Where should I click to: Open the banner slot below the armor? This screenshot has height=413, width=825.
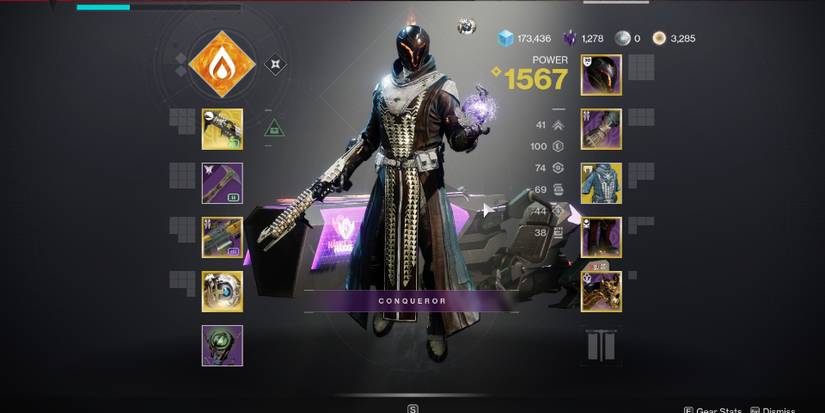[x=601, y=346]
